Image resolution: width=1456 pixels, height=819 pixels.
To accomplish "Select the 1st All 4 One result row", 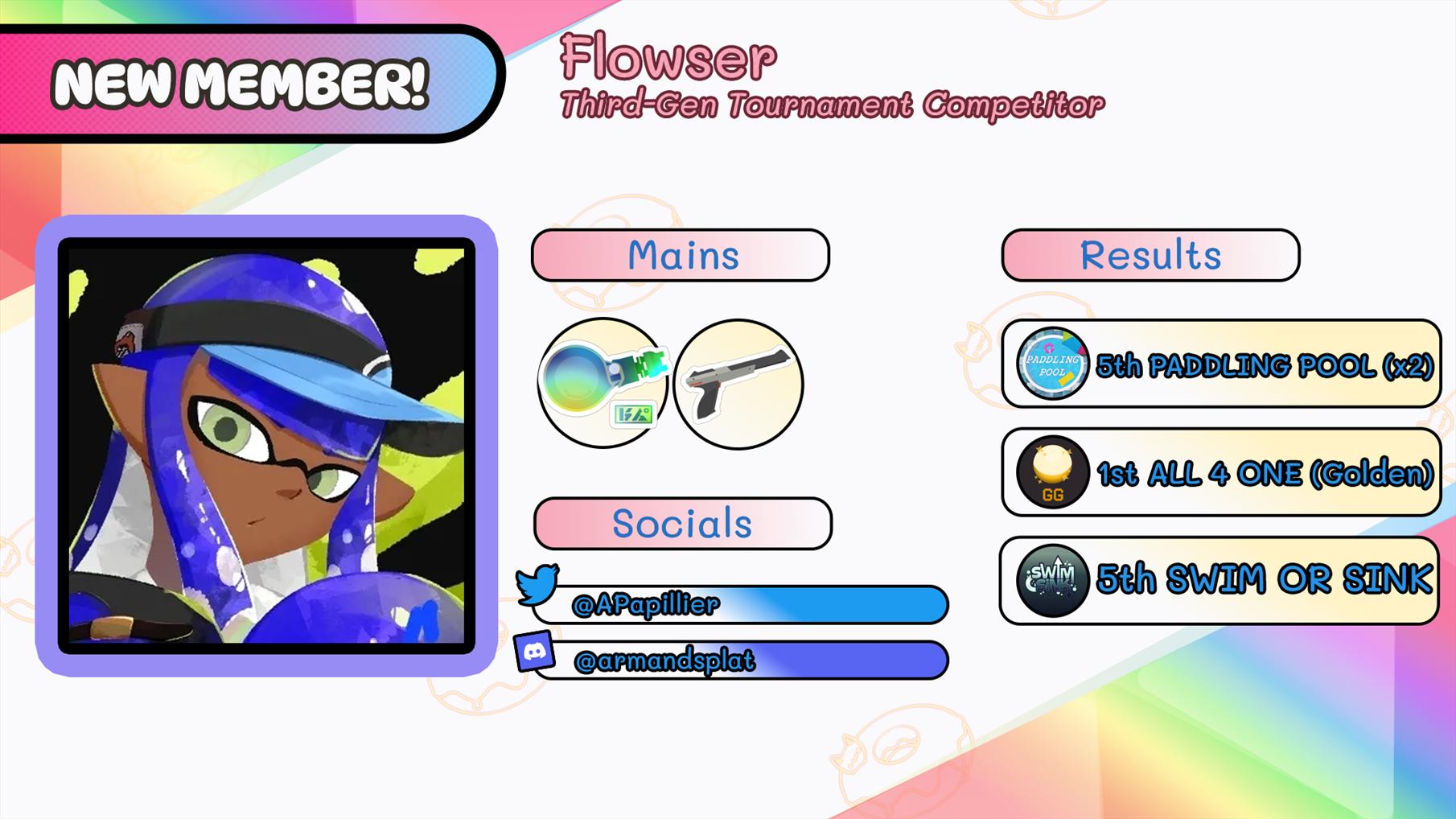I will point(1220,472).
